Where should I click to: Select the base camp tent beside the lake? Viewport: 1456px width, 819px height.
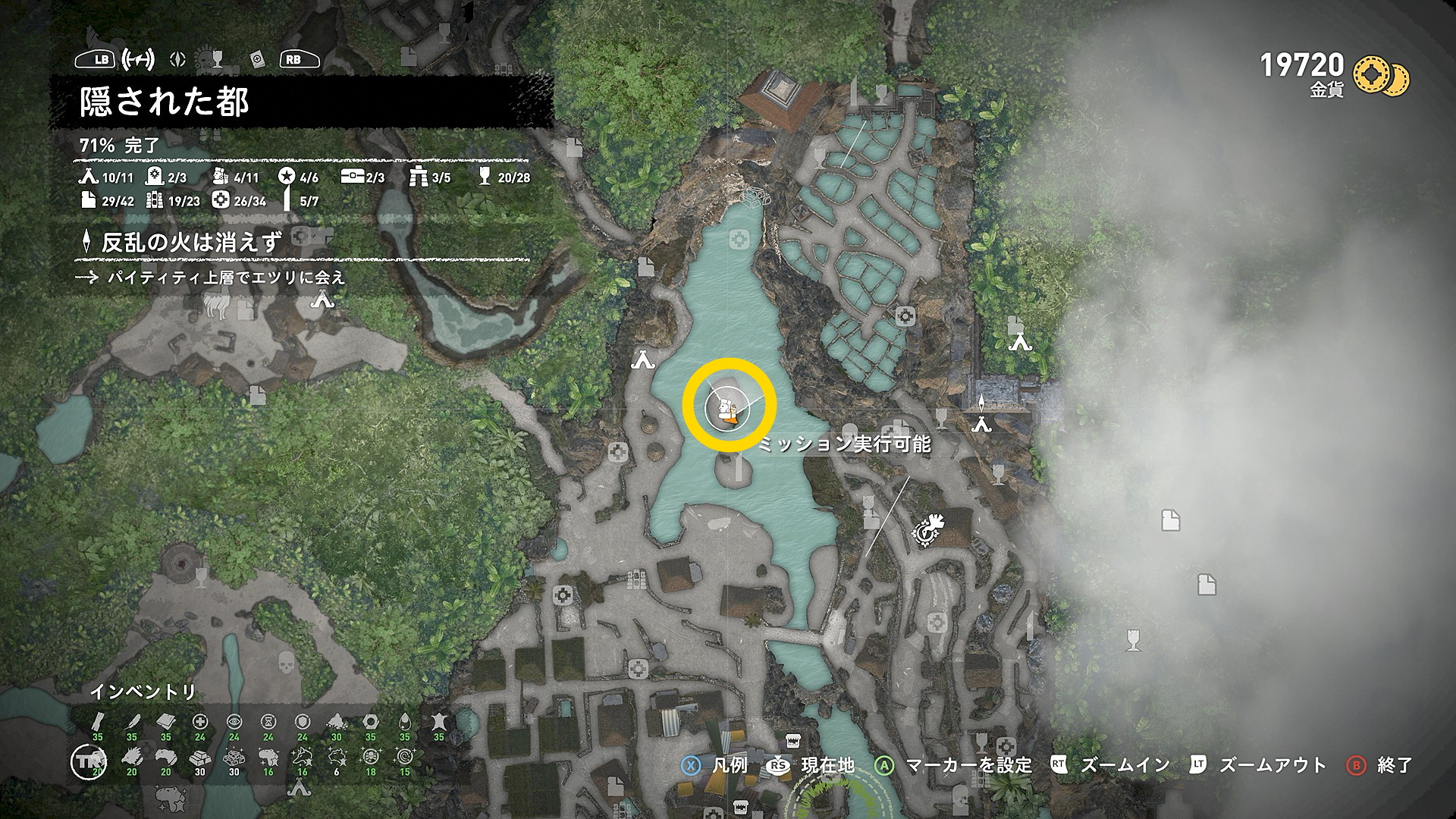(643, 359)
